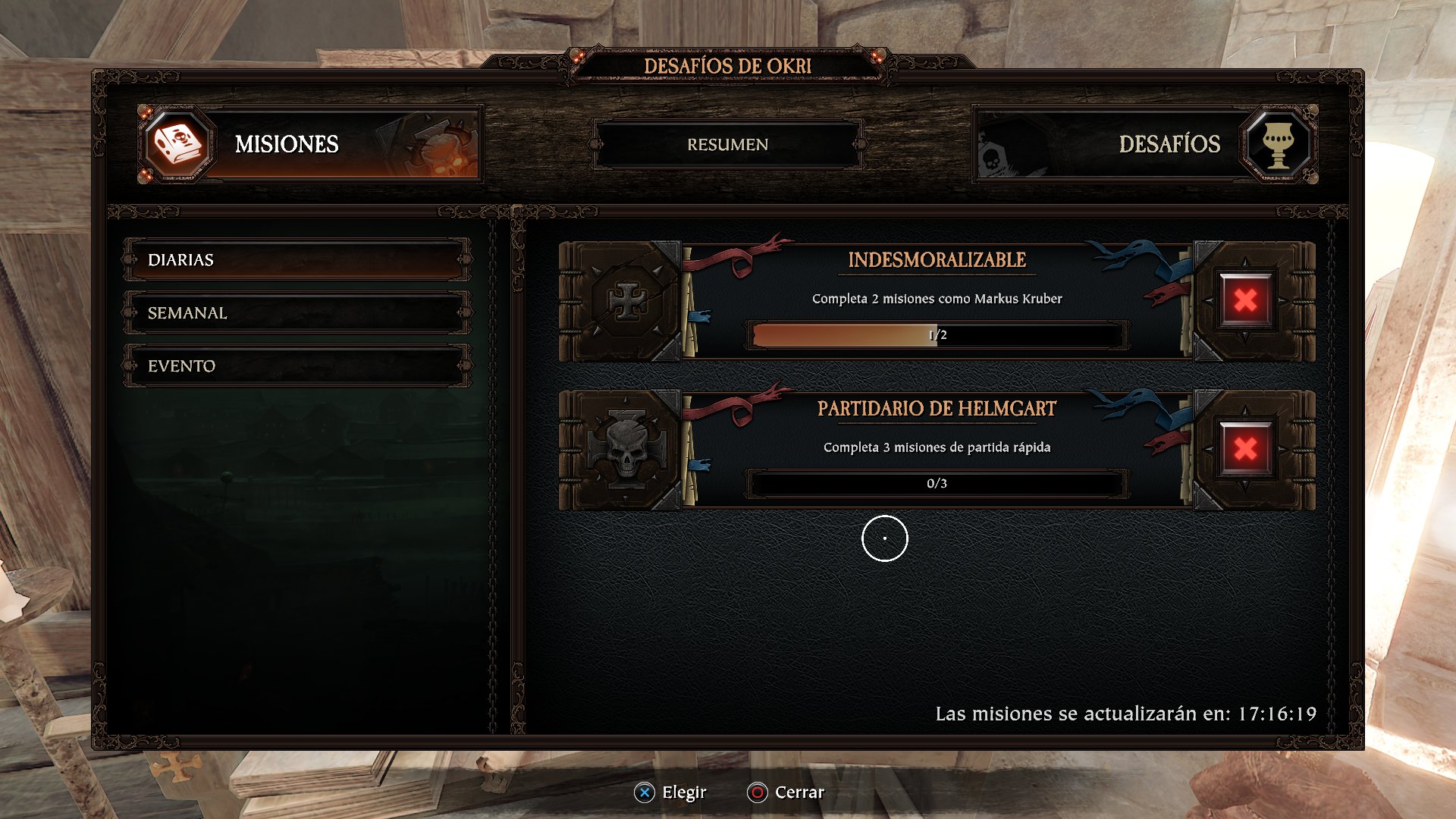Open the Desafíos section
The width and height of the screenshot is (1456, 819).
coord(1145,144)
